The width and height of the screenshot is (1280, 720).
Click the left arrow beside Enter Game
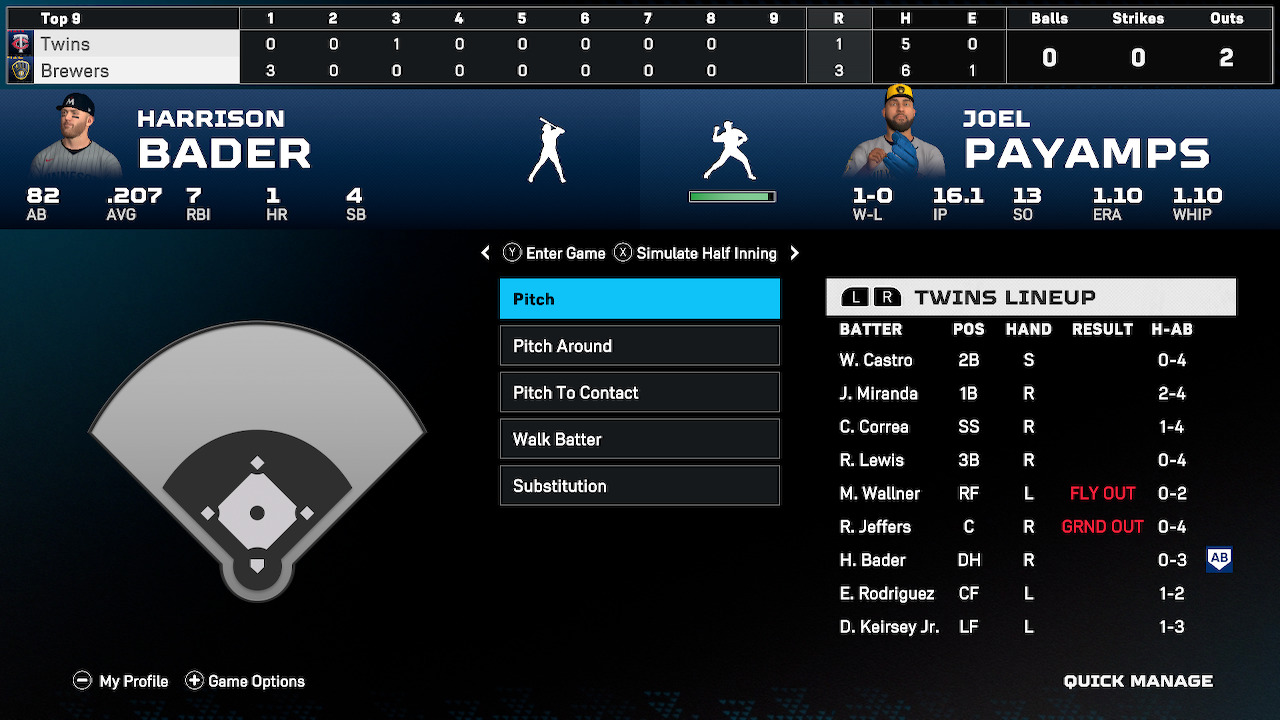(x=486, y=253)
